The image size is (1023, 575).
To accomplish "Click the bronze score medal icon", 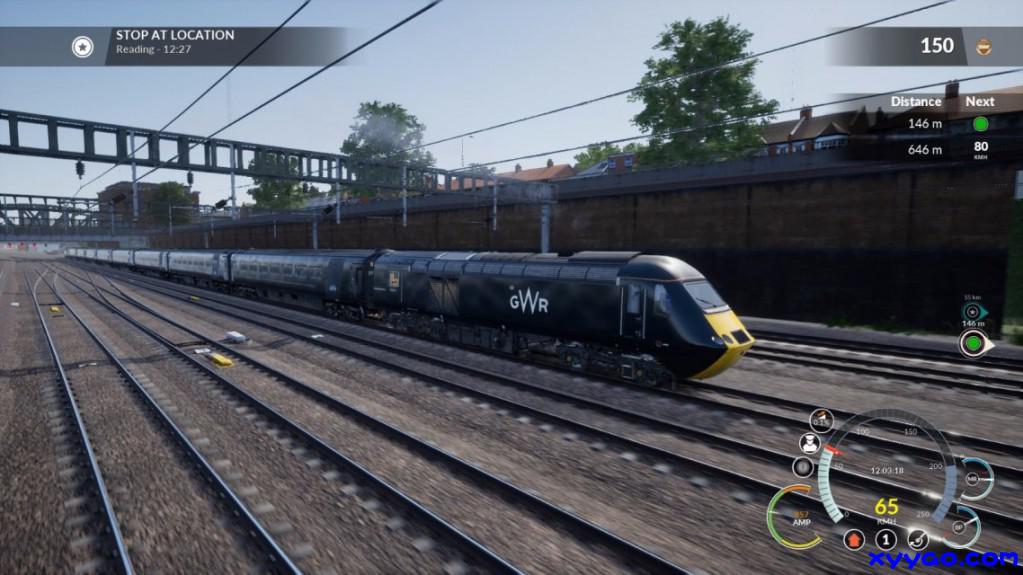I will click(x=983, y=46).
